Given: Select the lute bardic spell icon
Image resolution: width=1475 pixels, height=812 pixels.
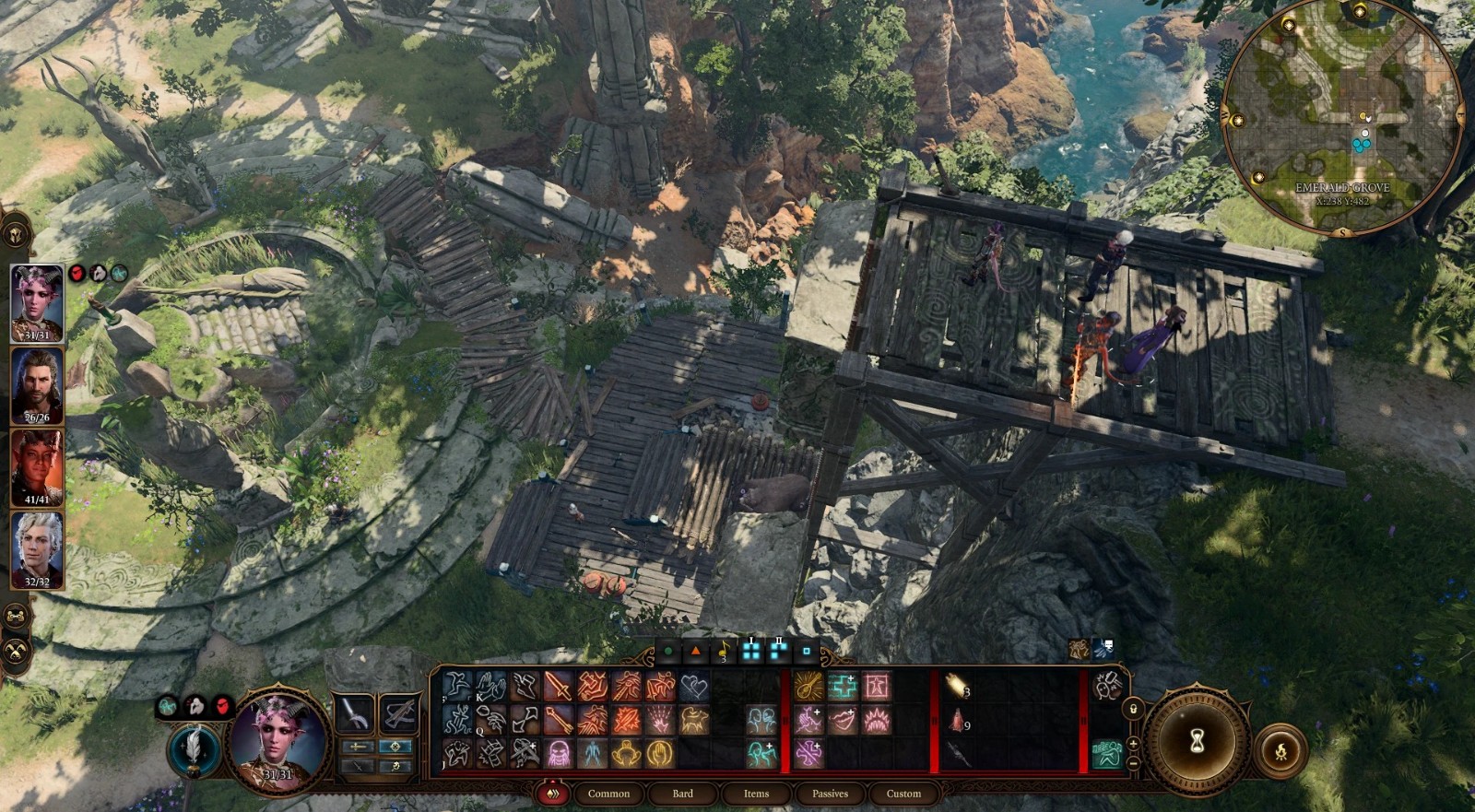Looking at the screenshot, I should 808,687.
